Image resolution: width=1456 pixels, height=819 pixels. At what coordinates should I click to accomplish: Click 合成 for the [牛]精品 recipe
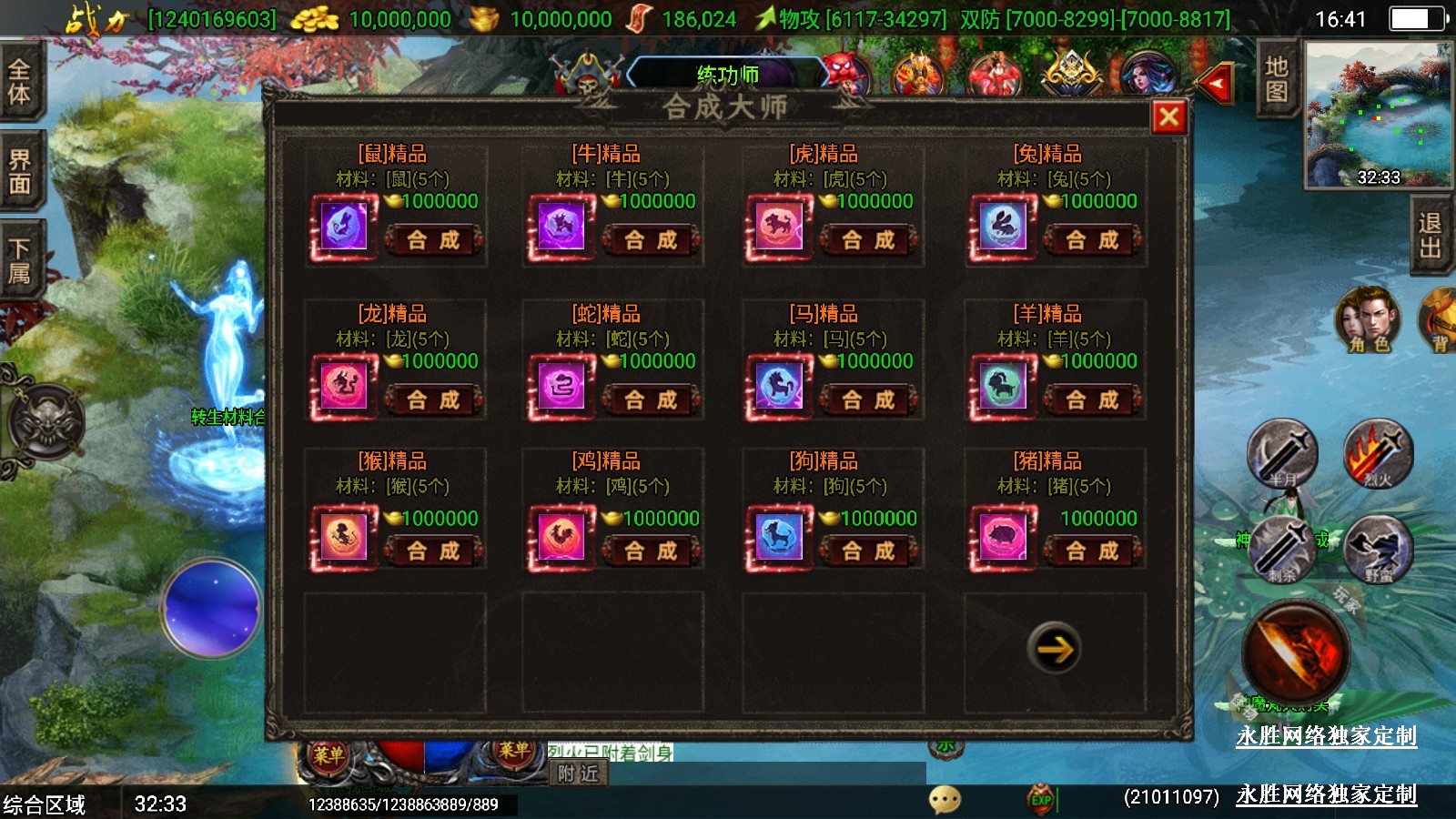click(651, 240)
